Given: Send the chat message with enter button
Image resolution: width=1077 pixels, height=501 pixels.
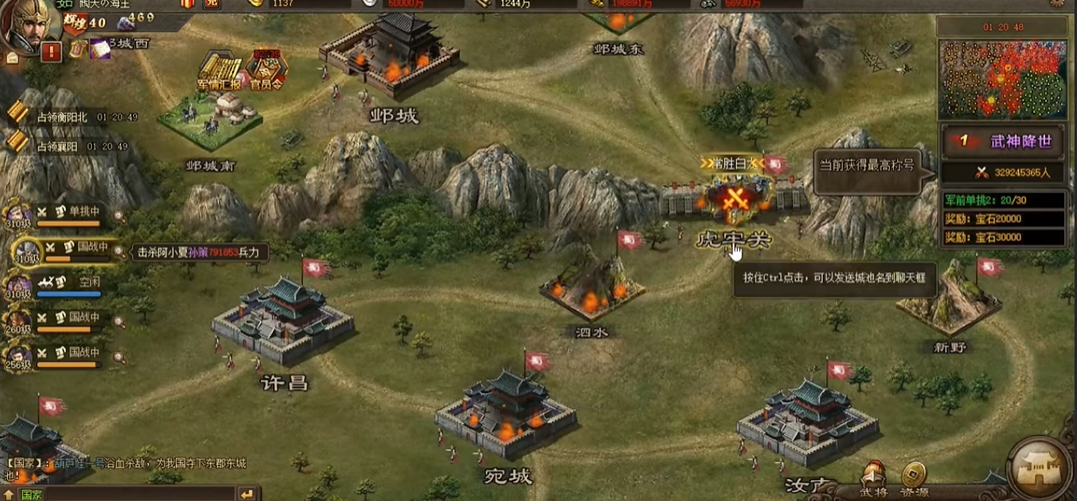Looking at the screenshot, I should pos(247,494).
